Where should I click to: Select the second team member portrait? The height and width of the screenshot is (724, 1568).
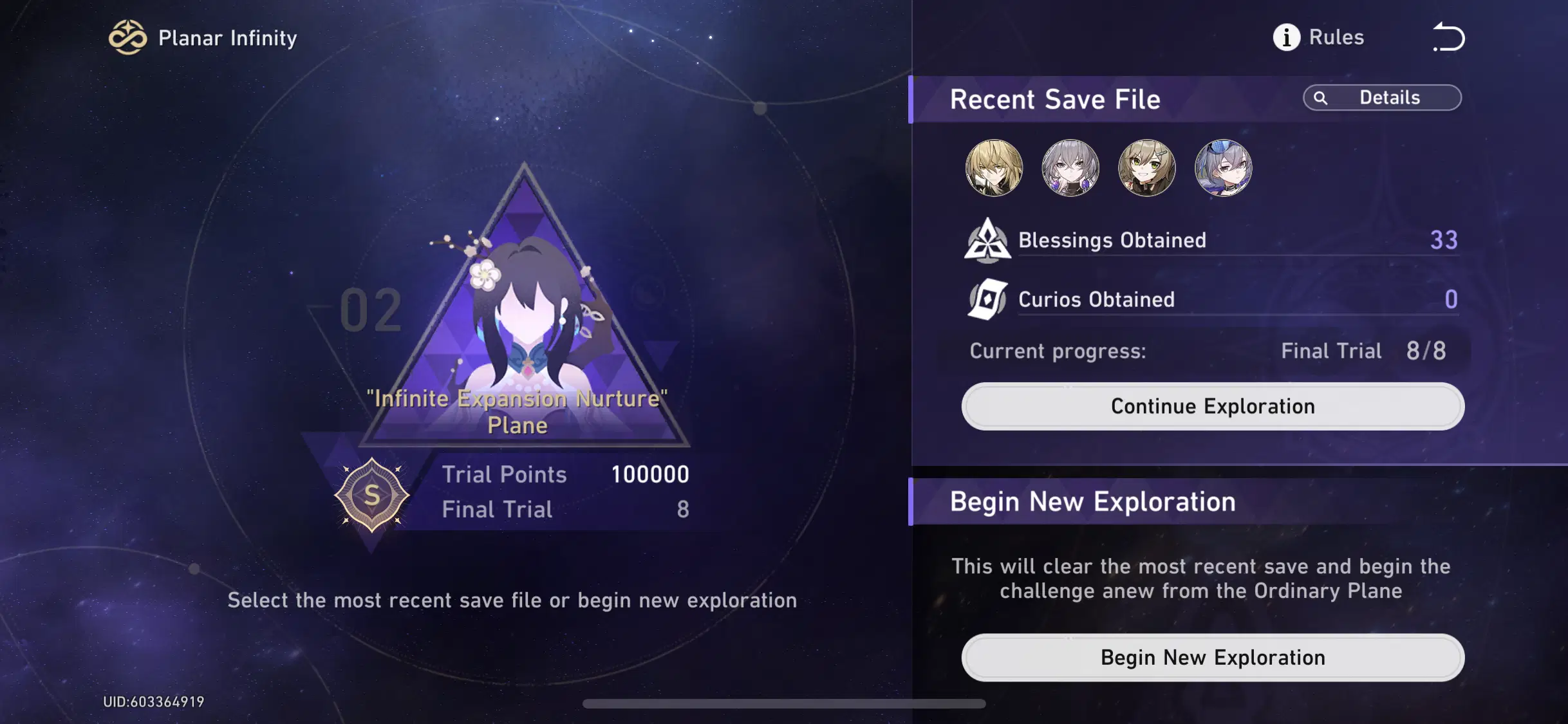[1070, 168]
